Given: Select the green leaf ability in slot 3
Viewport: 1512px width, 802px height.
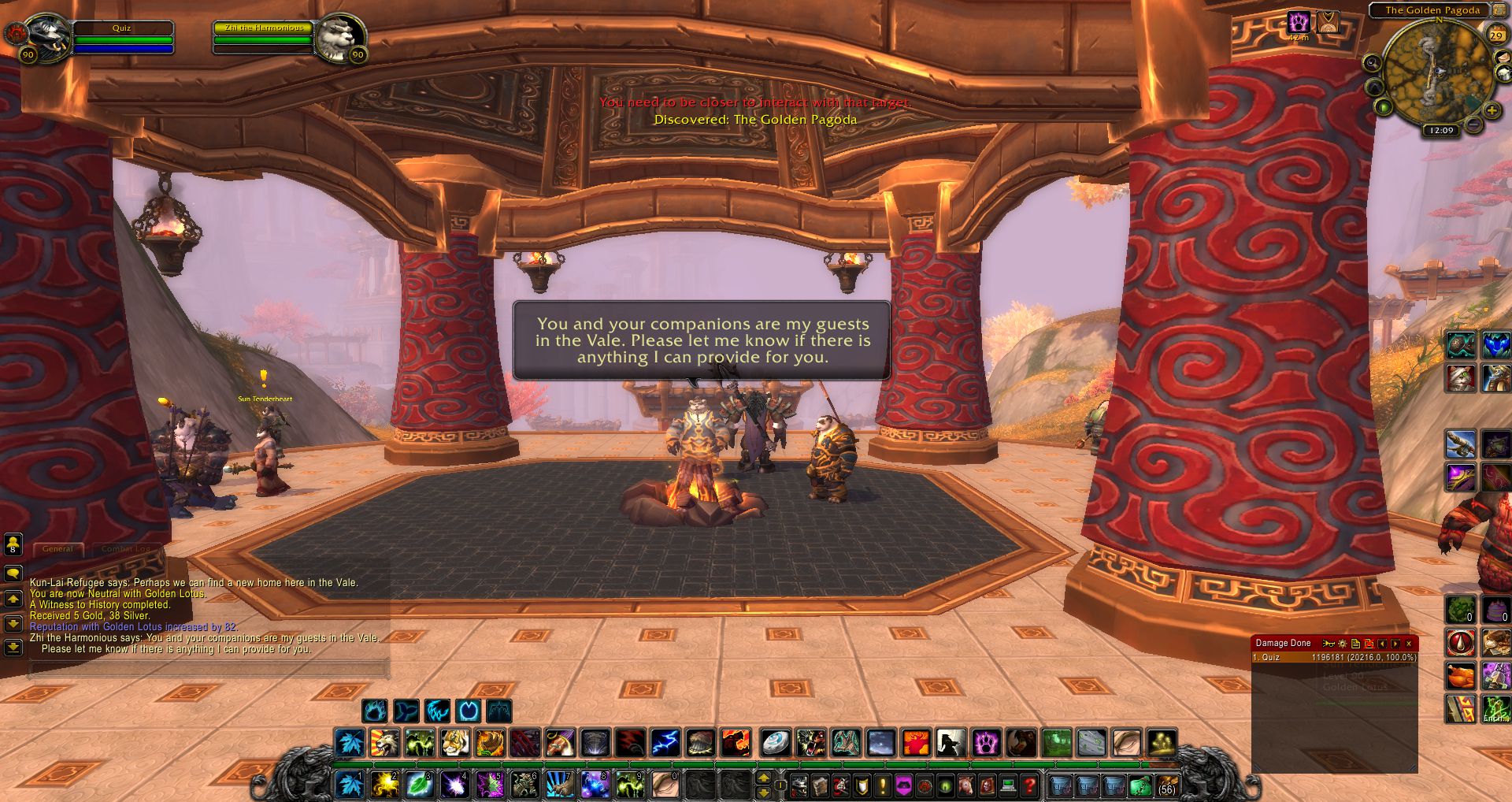Looking at the screenshot, I should [x=419, y=785].
